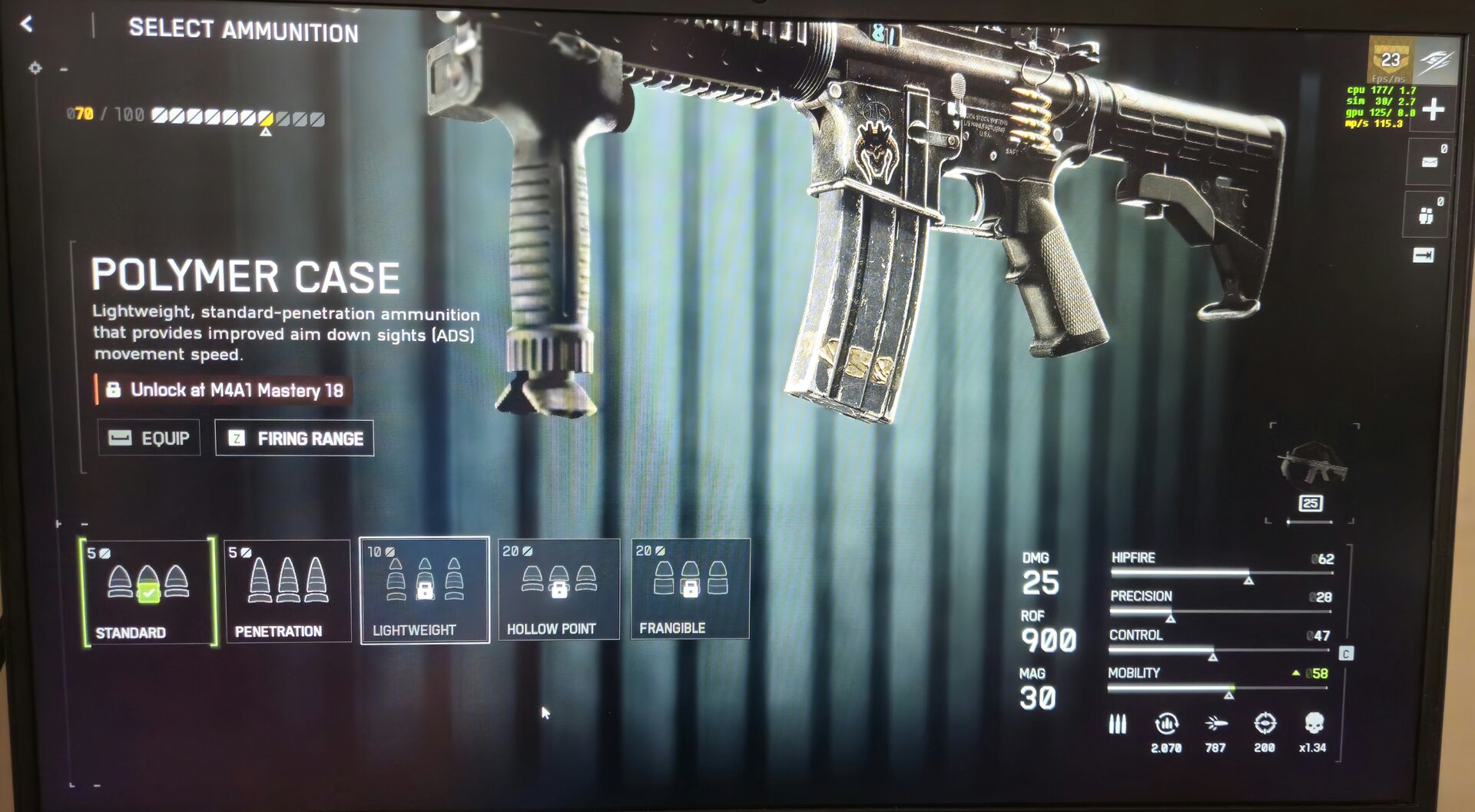
Task: Equip the Polymer Case ammunition
Action: click(149, 438)
